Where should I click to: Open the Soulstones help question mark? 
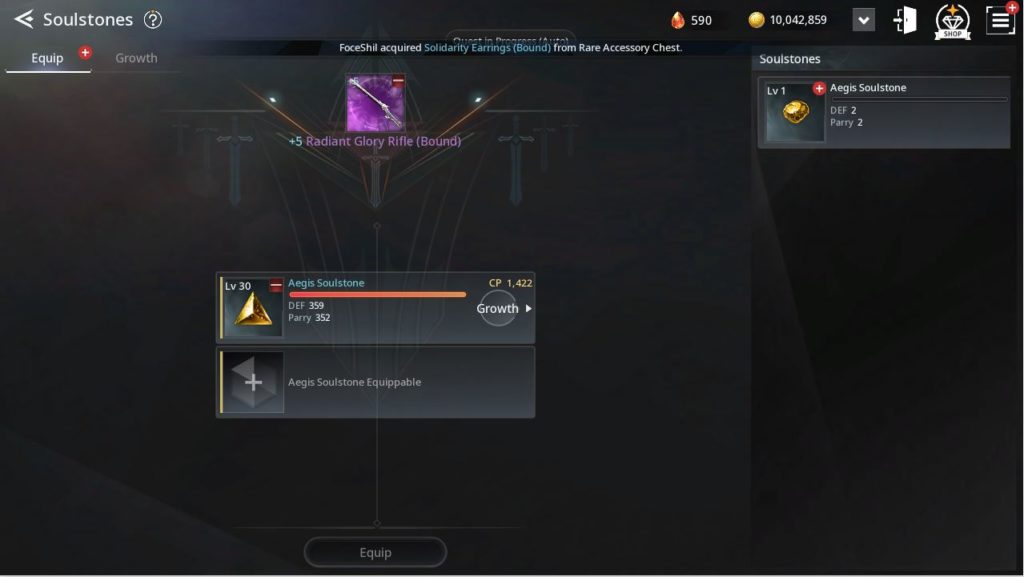[x=152, y=19]
